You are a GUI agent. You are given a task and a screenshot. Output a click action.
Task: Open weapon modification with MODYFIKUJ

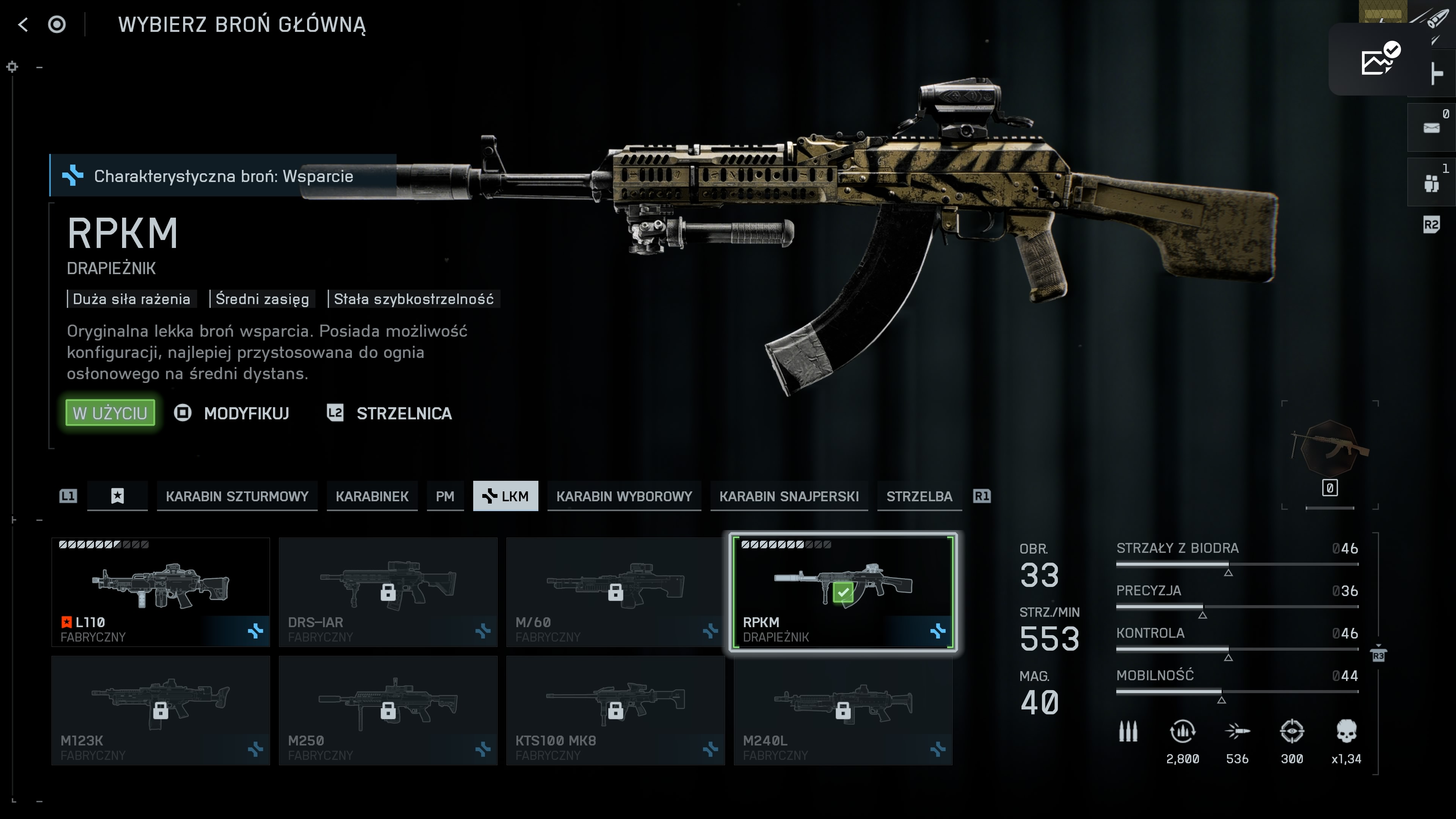click(246, 413)
